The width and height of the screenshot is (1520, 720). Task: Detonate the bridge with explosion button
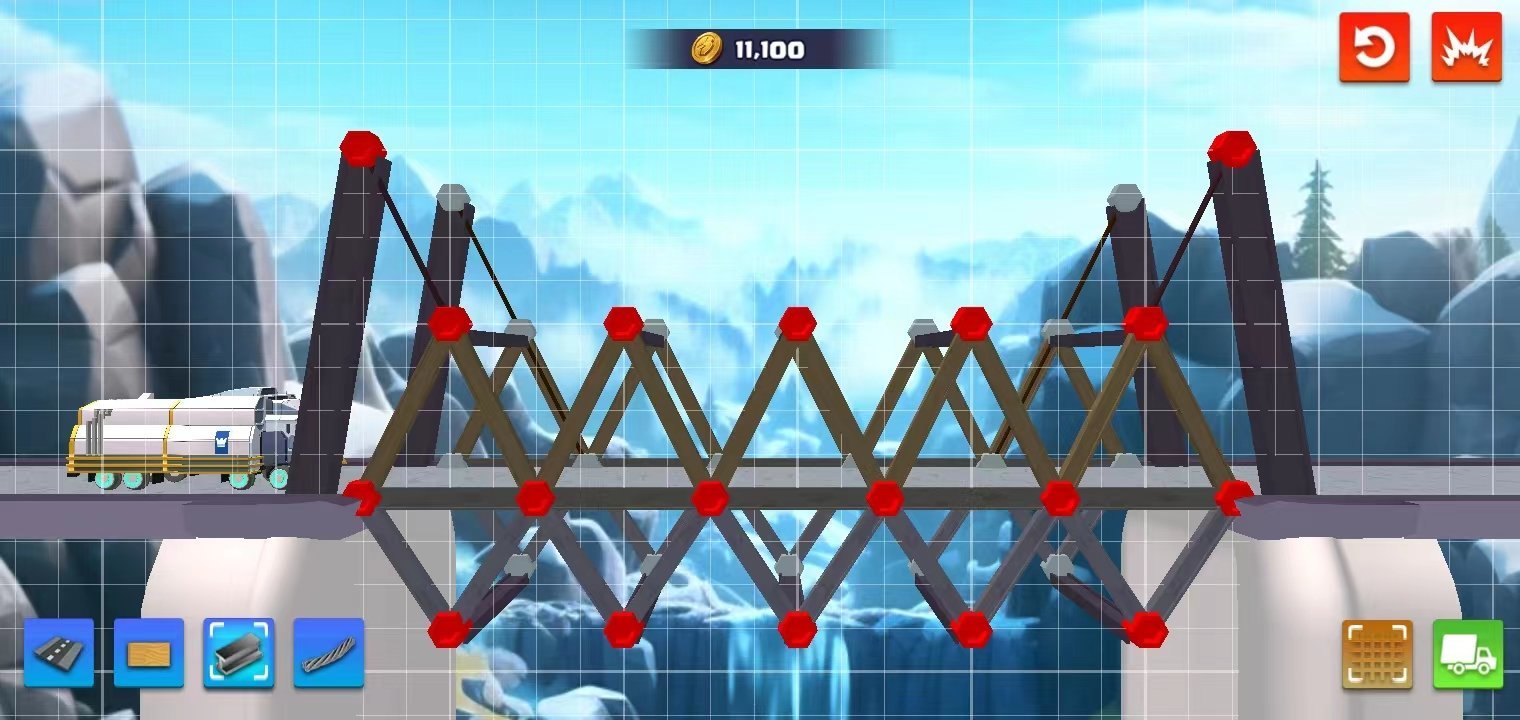pos(1467,47)
